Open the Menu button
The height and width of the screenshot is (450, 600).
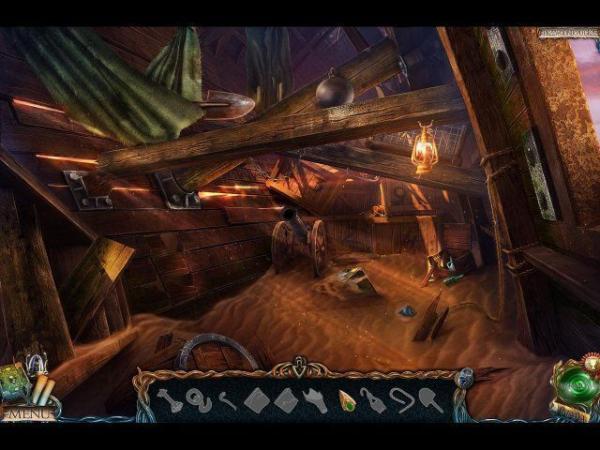click(27, 412)
